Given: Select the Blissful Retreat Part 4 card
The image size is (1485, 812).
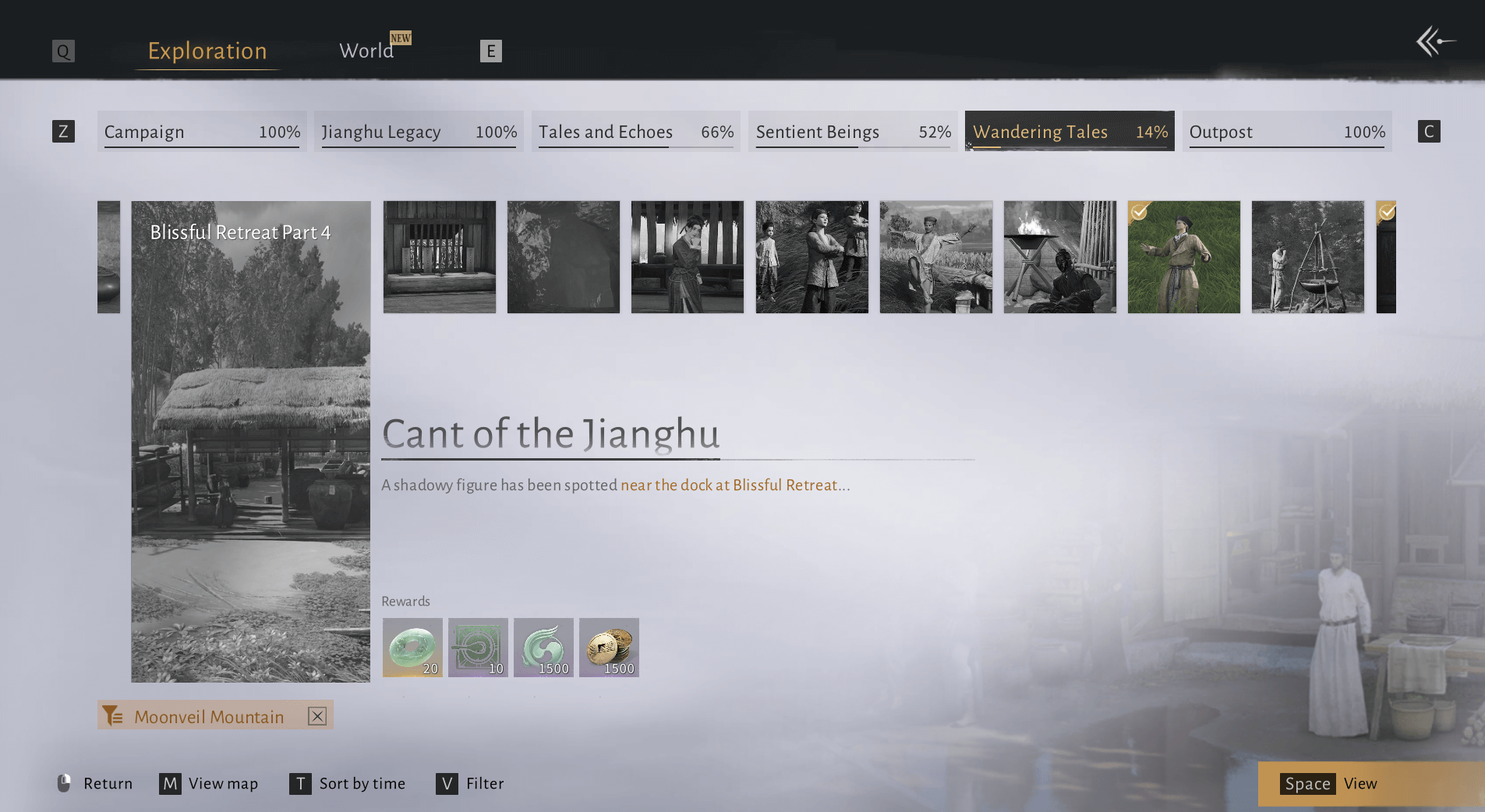Looking at the screenshot, I should (250, 441).
